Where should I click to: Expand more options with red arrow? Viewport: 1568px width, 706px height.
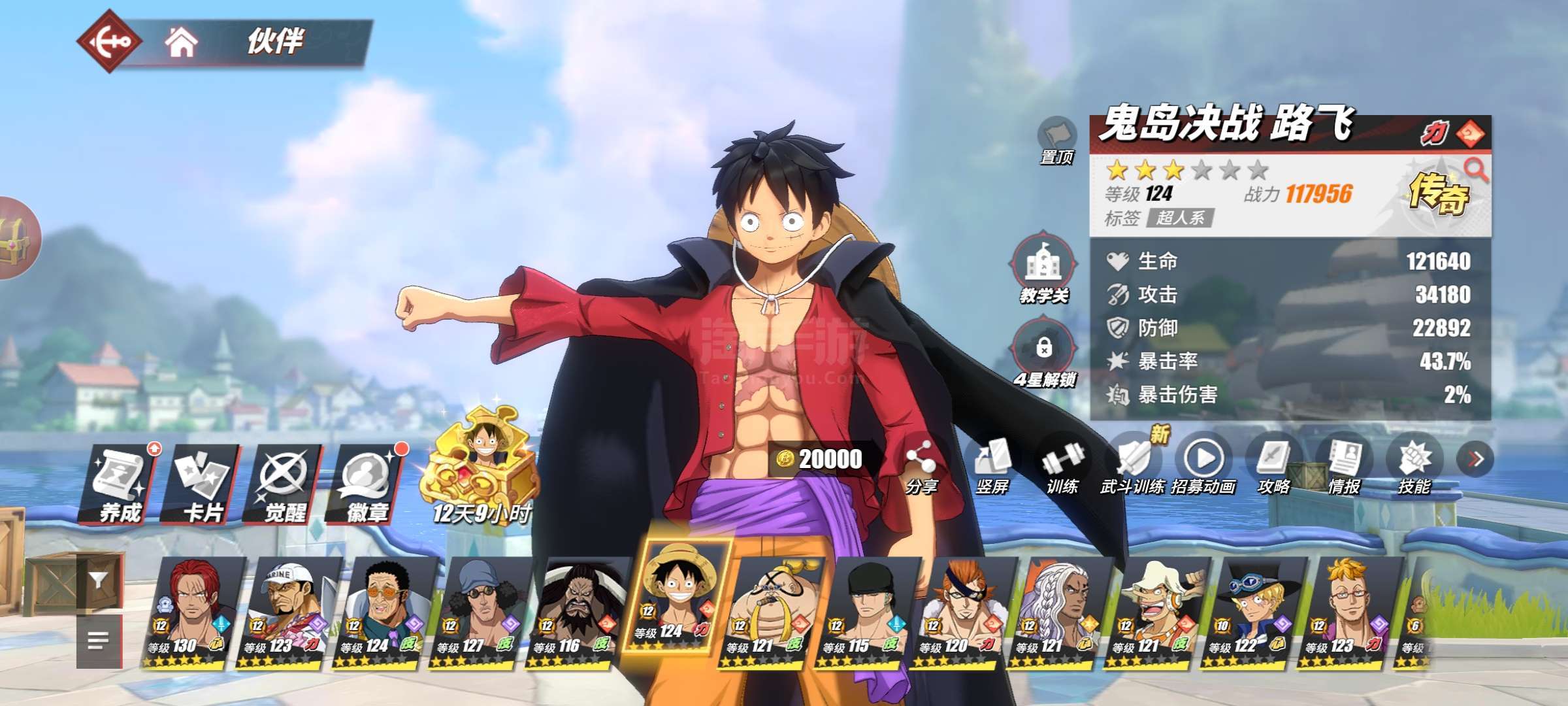click(1475, 460)
